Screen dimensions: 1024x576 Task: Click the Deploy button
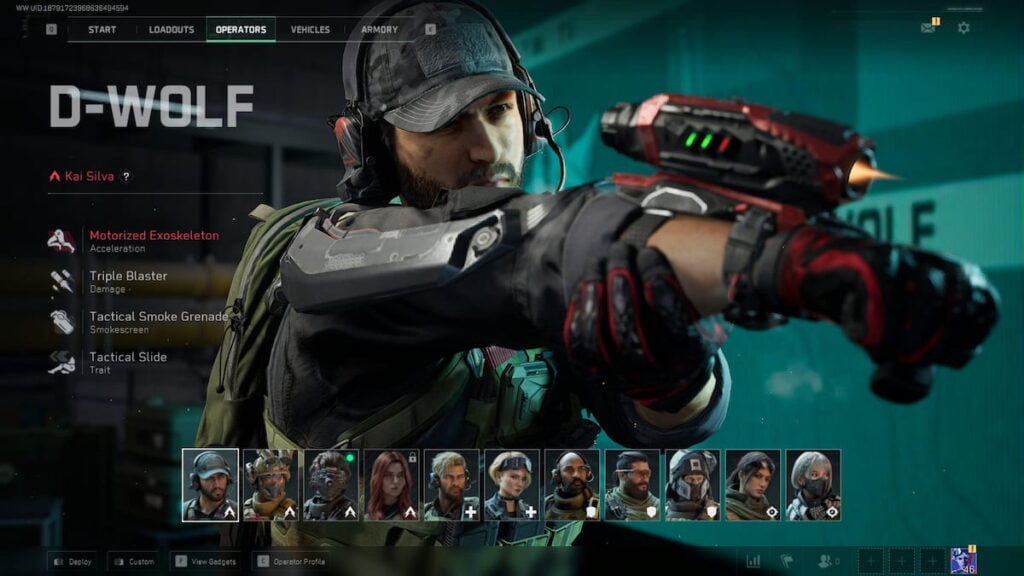click(72, 562)
